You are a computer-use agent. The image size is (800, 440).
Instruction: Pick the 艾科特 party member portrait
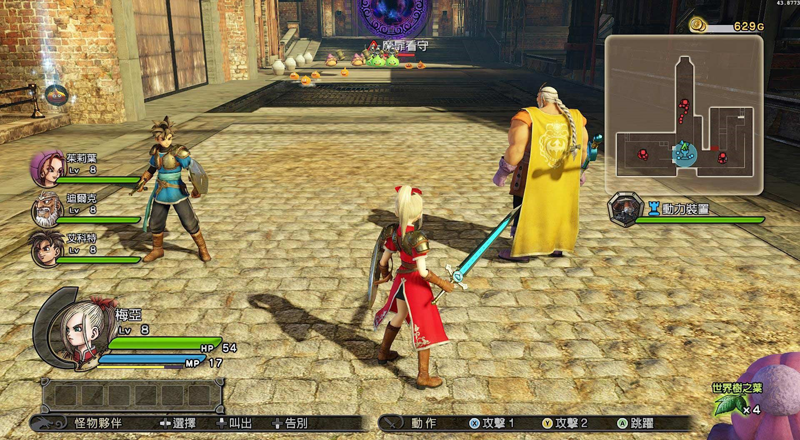[45, 249]
